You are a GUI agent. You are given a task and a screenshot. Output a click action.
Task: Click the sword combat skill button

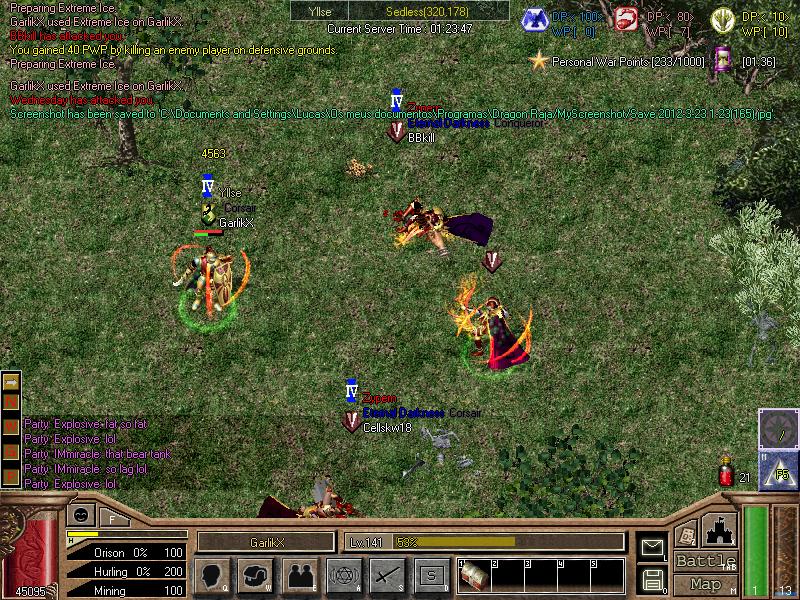(x=387, y=575)
